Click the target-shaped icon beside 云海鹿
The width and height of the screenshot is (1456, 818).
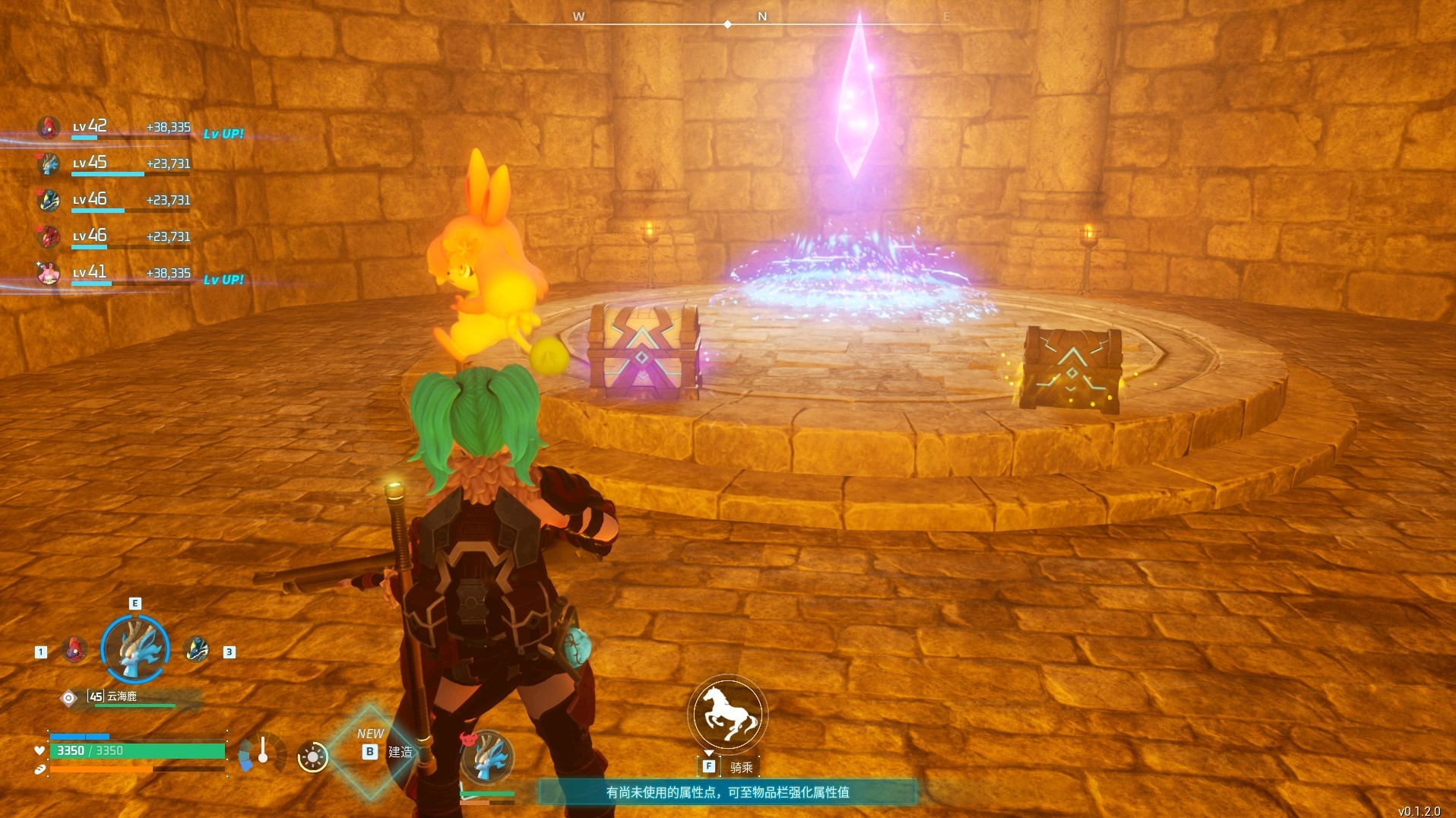tap(69, 697)
